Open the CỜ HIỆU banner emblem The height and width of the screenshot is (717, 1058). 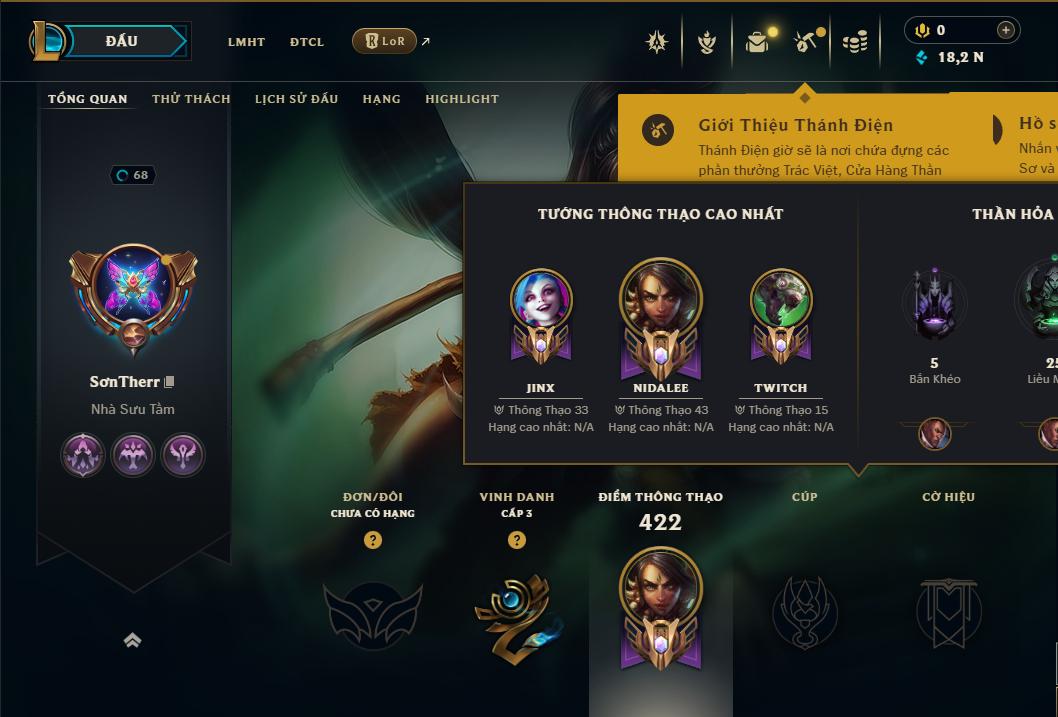click(x=948, y=610)
